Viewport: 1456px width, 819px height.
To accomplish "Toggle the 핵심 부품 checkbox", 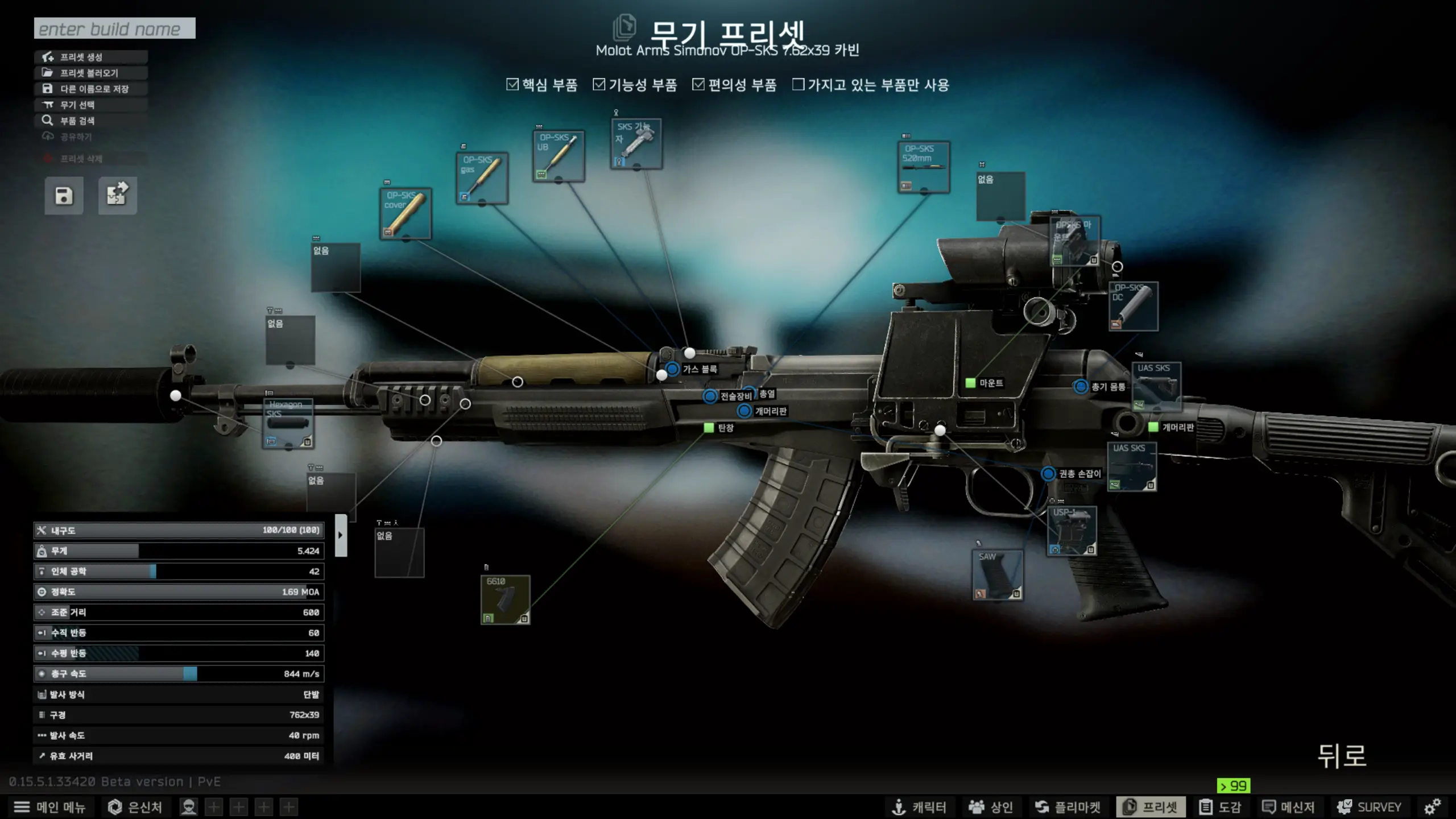I will click(512, 85).
